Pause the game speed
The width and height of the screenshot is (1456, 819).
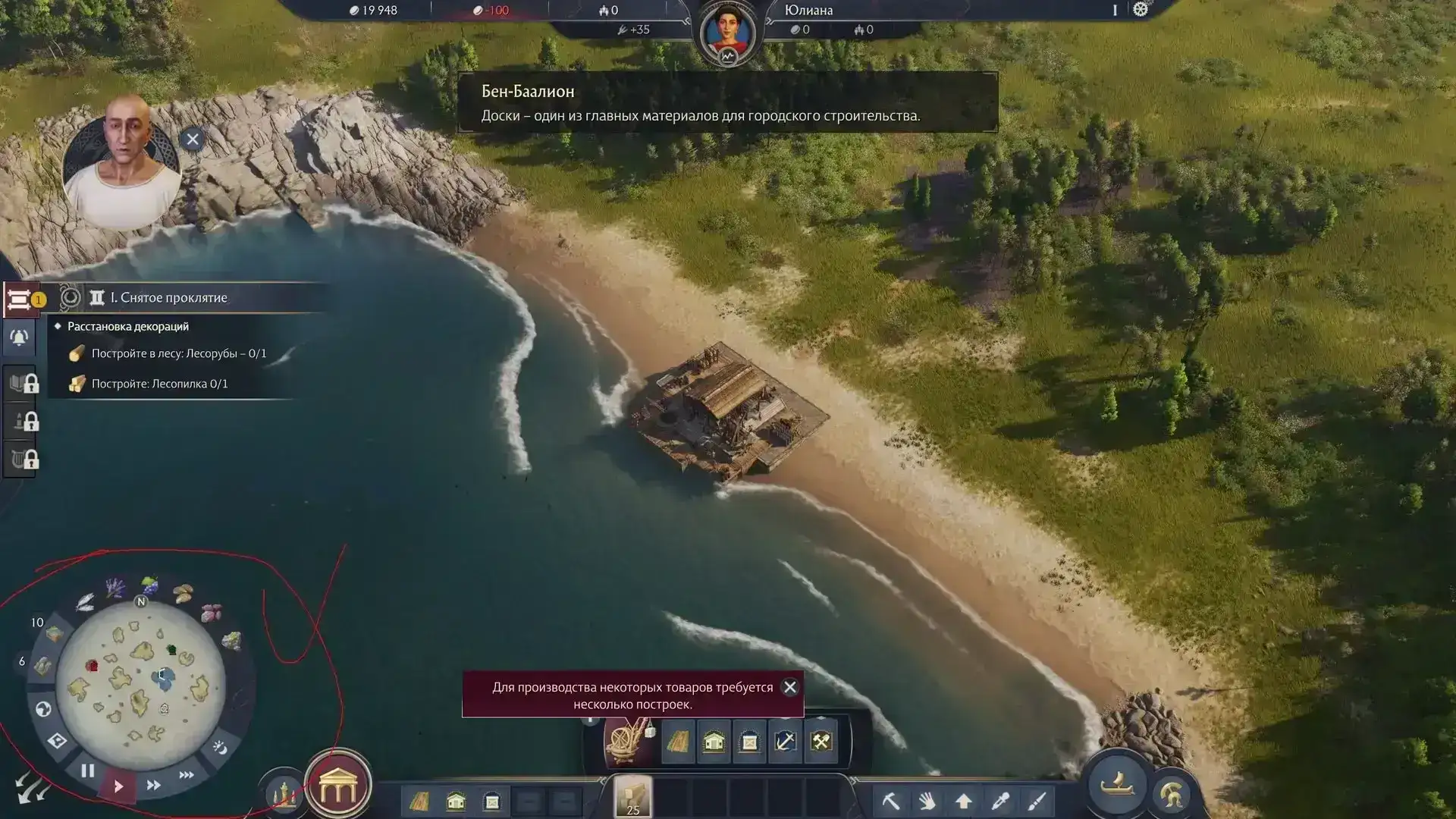pos(88,771)
